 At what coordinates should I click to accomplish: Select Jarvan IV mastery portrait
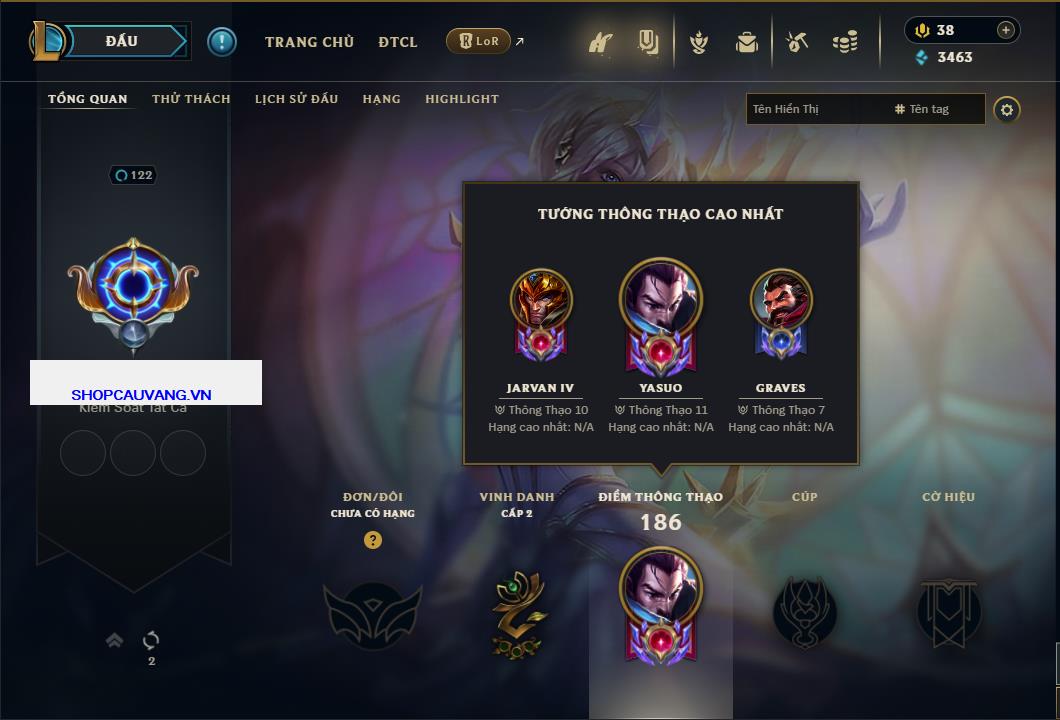(541, 300)
